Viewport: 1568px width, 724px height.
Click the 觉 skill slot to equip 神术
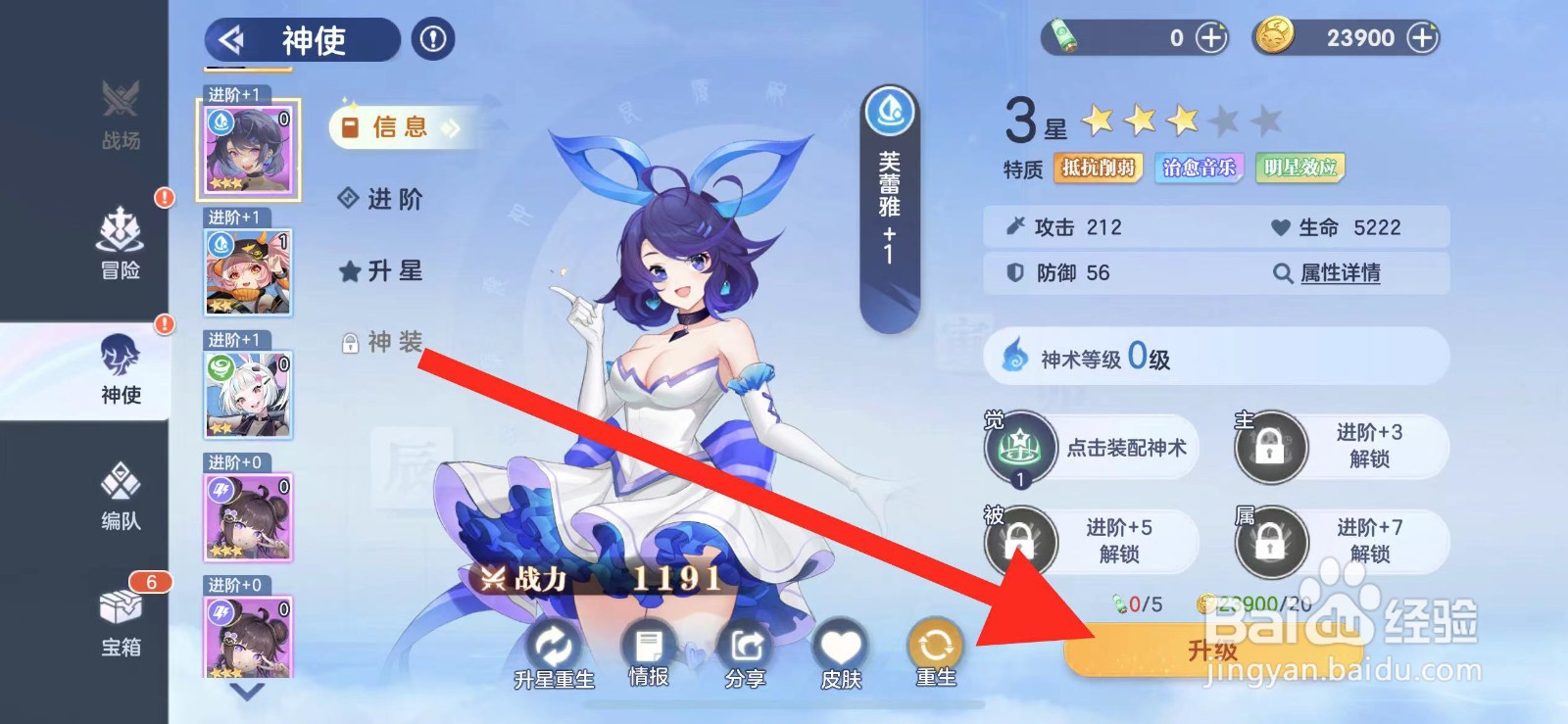click(1019, 447)
